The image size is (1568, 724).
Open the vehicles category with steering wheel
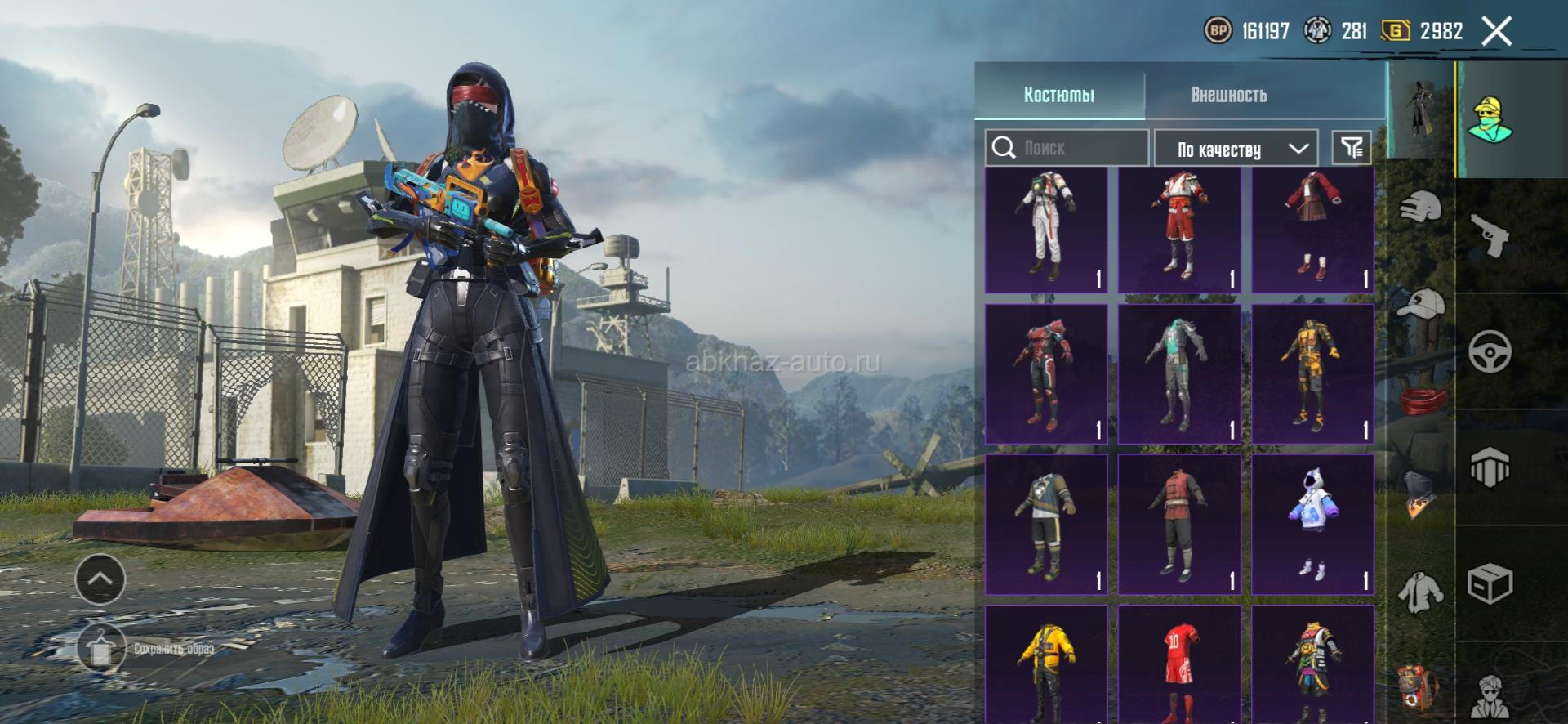point(1490,352)
